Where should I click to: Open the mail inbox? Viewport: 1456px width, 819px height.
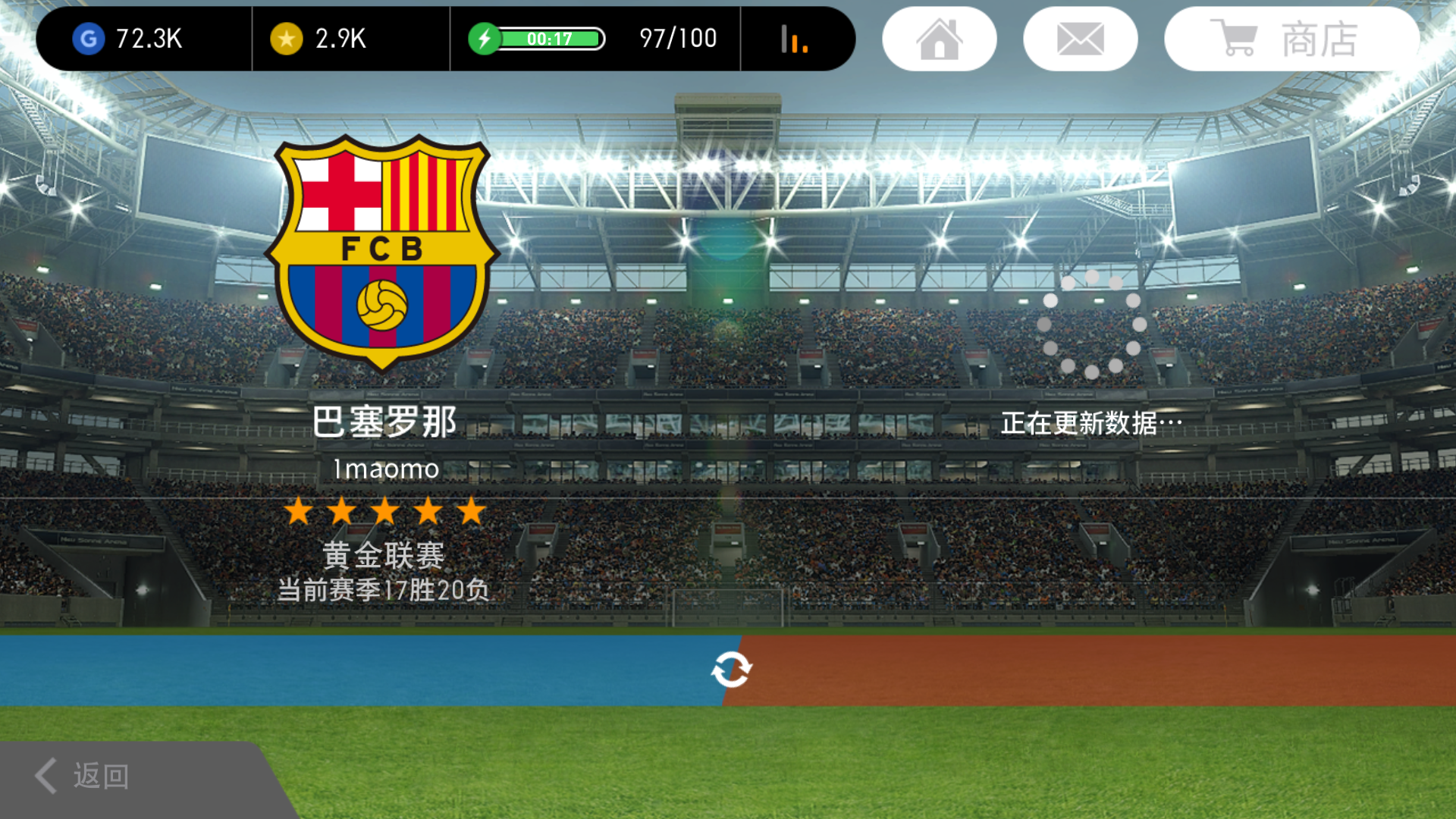tap(1080, 39)
